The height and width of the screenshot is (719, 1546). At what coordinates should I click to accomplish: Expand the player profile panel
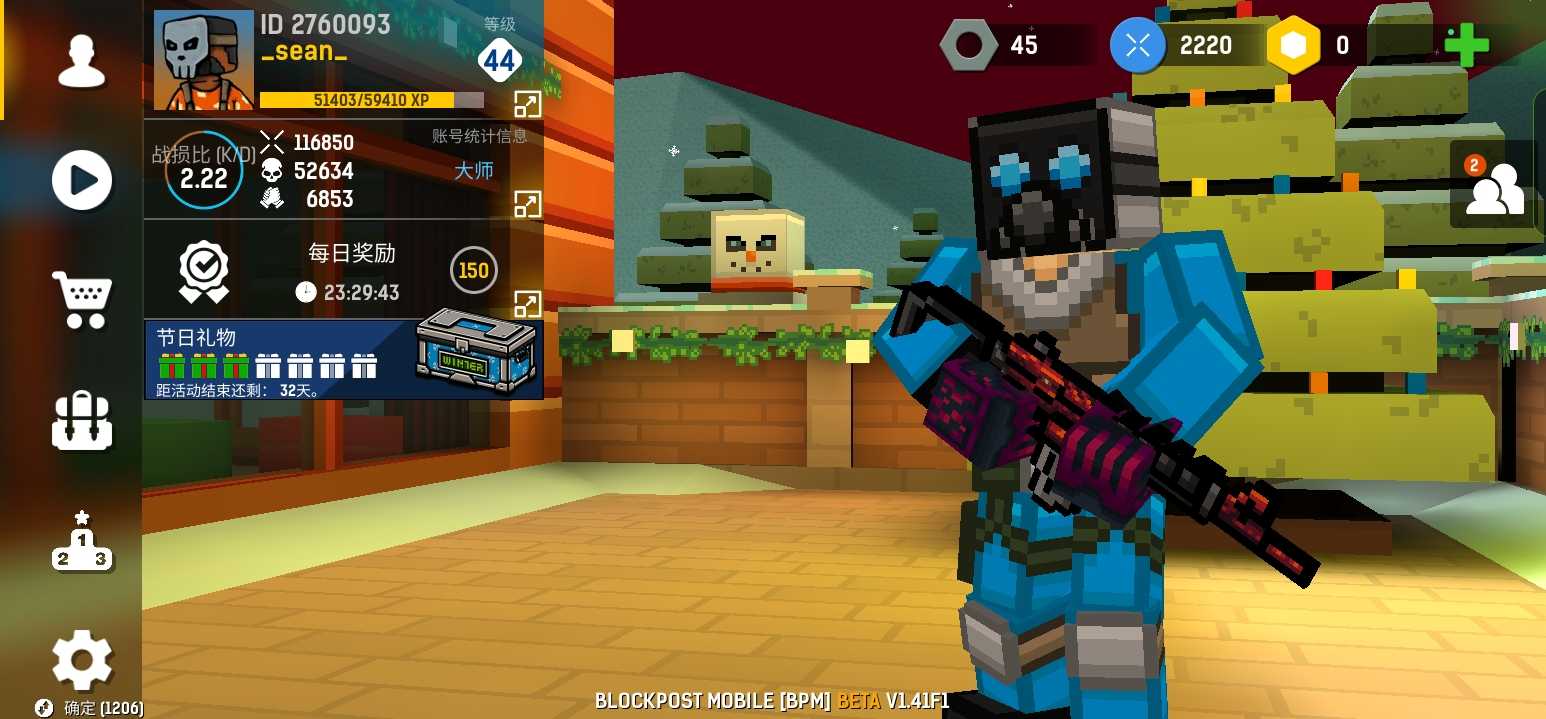[527, 102]
